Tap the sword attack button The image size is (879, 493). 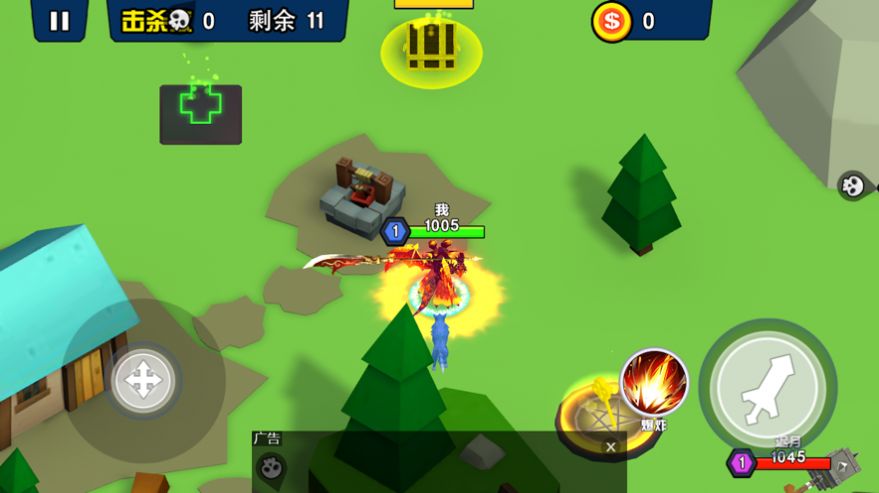tap(767, 386)
